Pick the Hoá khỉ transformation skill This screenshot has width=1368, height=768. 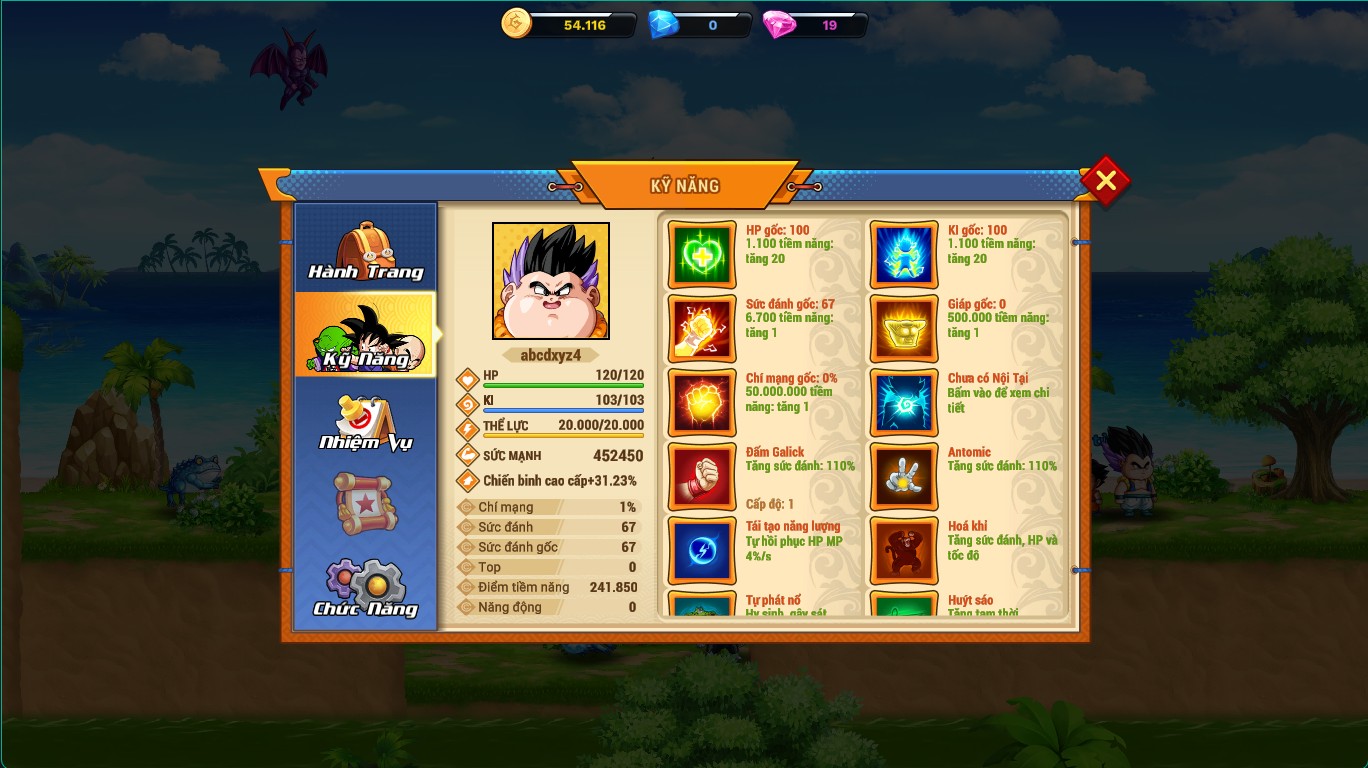tap(904, 551)
